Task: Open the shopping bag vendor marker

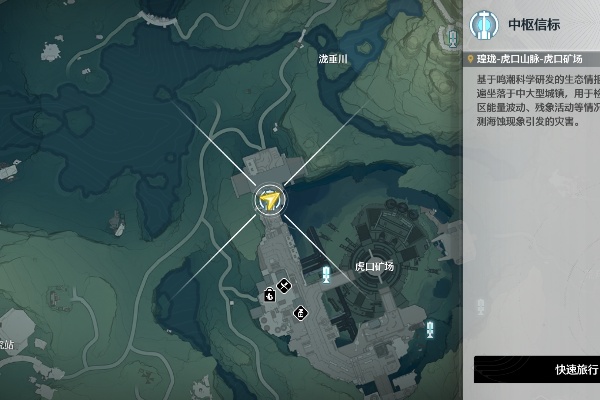Action: (x=269, y=294)
